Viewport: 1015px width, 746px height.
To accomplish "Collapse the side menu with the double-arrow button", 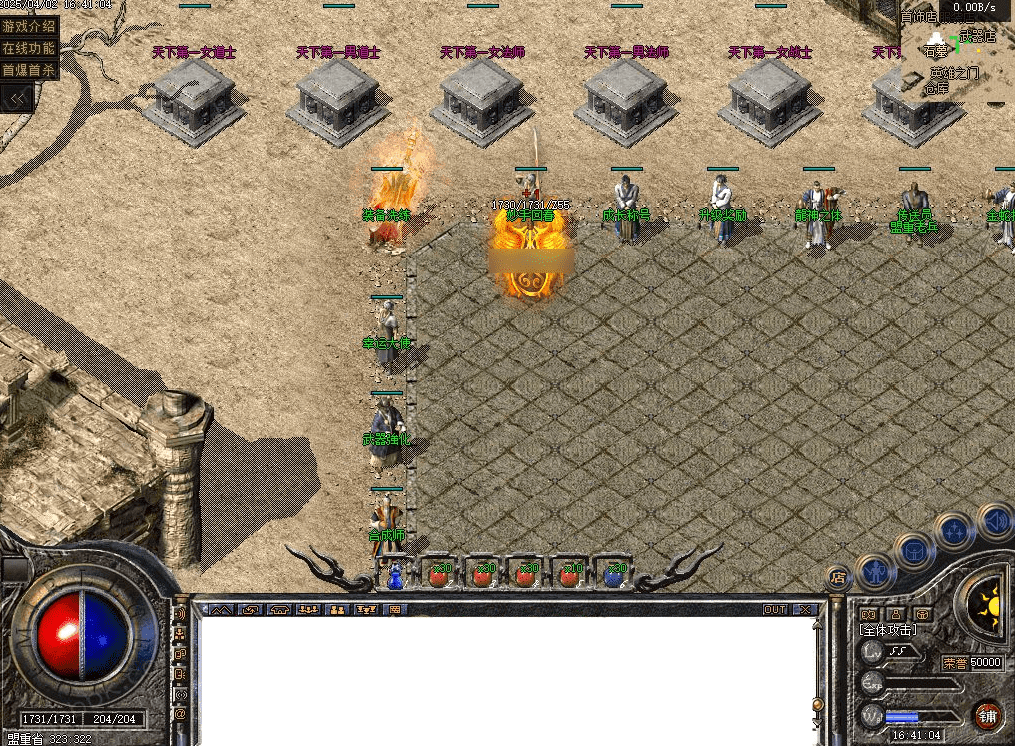I will (17, 98).
